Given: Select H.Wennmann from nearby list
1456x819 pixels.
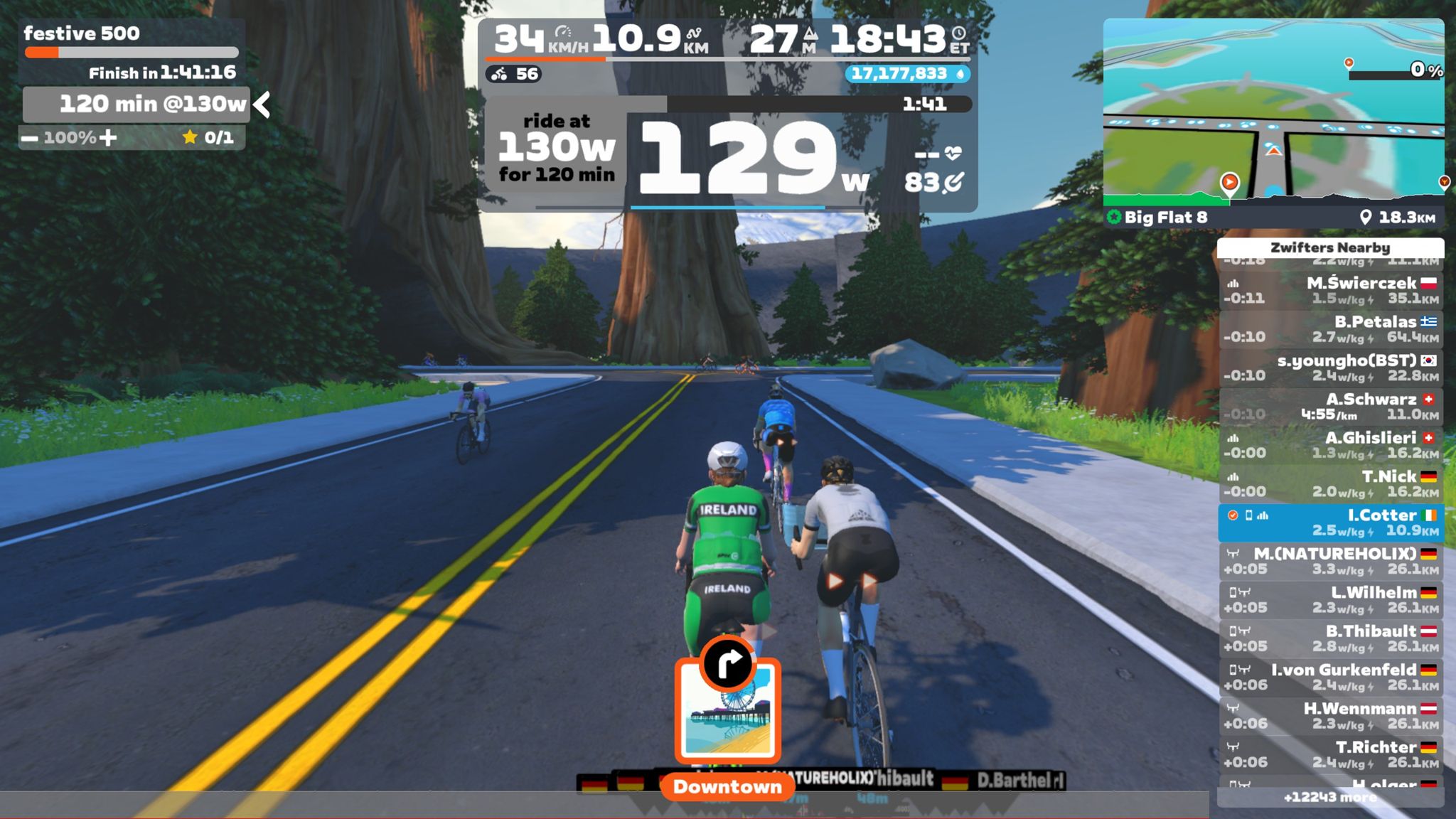Looking at the screenshot, I should [1330, 716].
